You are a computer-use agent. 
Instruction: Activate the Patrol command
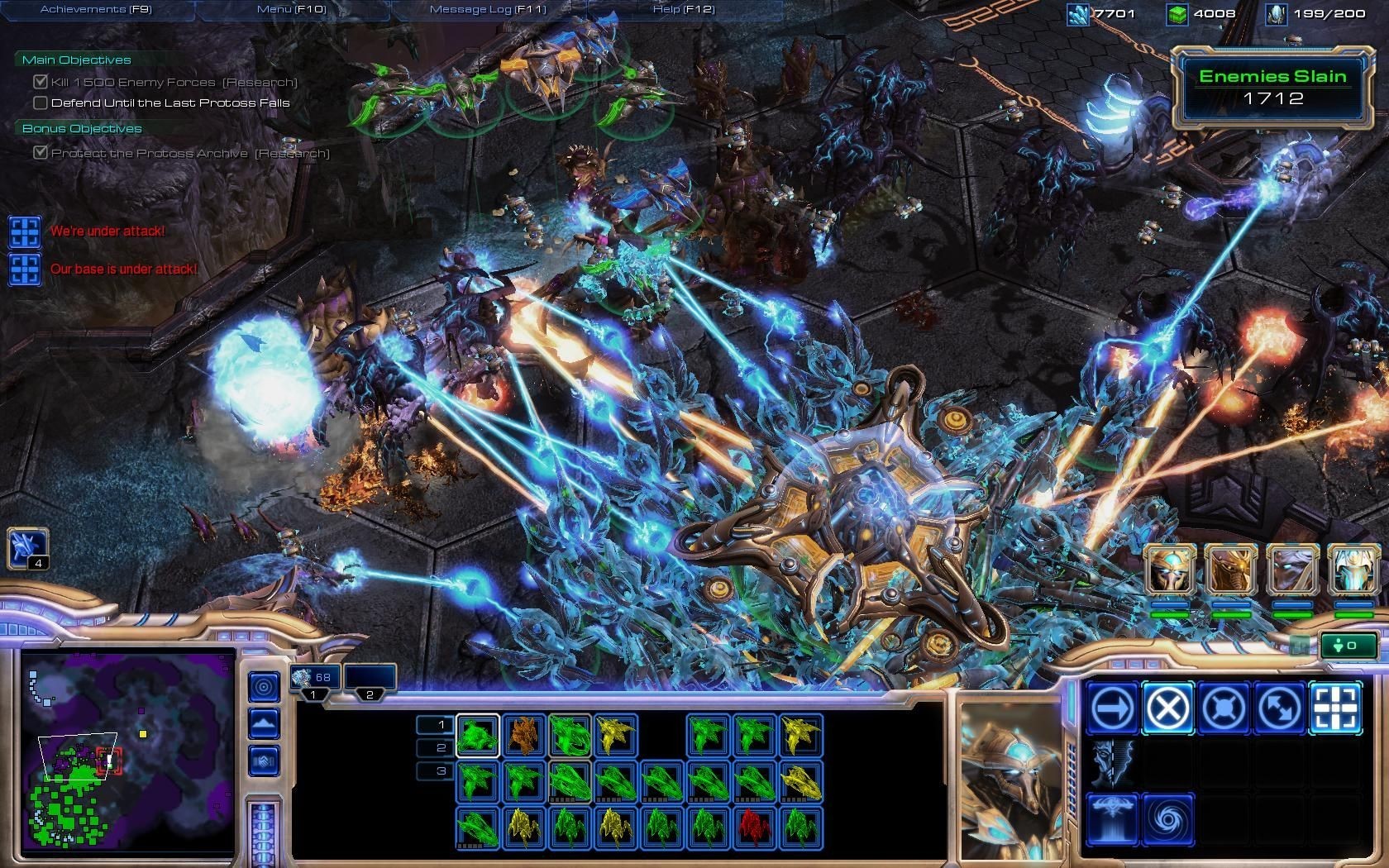(1279, 708)
